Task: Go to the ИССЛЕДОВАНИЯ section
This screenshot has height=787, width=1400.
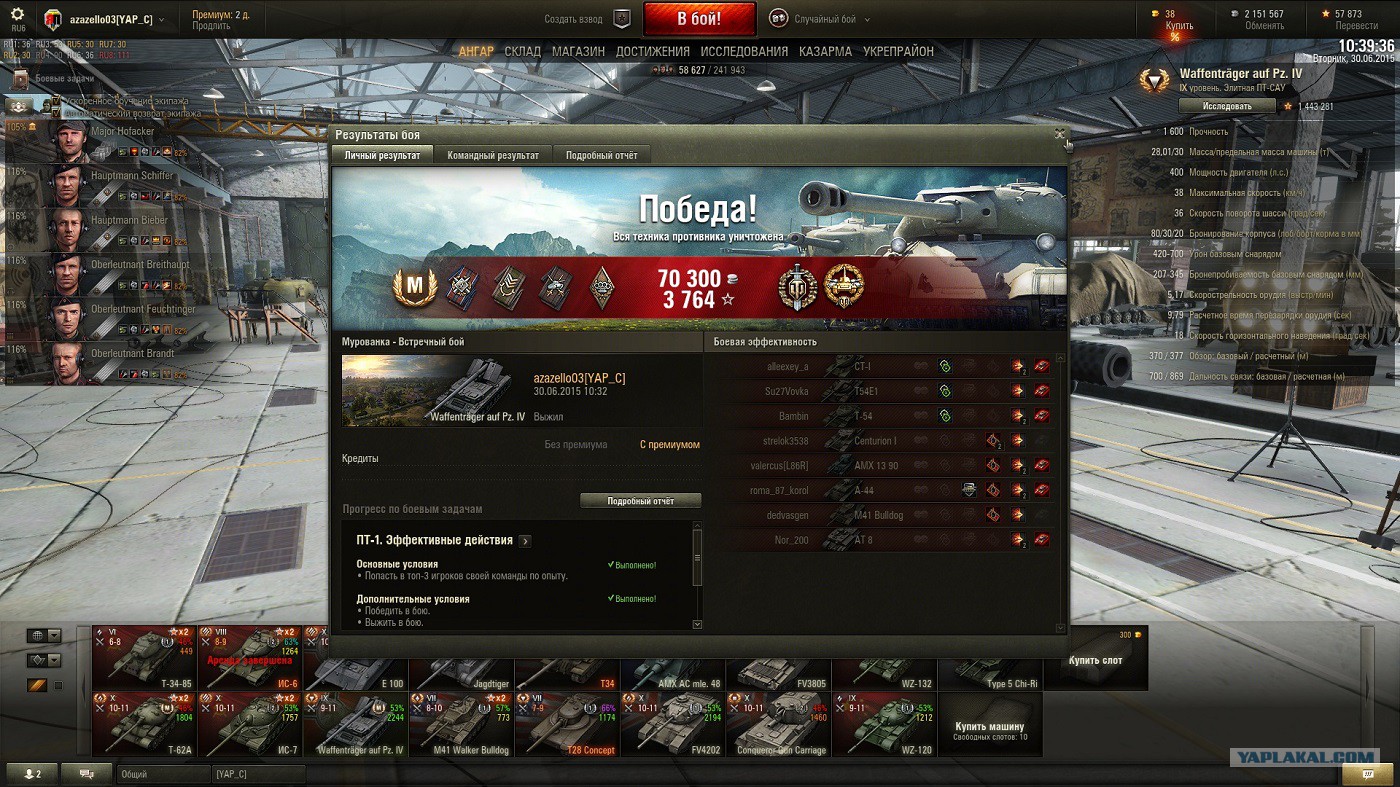Action: point(744,51)
